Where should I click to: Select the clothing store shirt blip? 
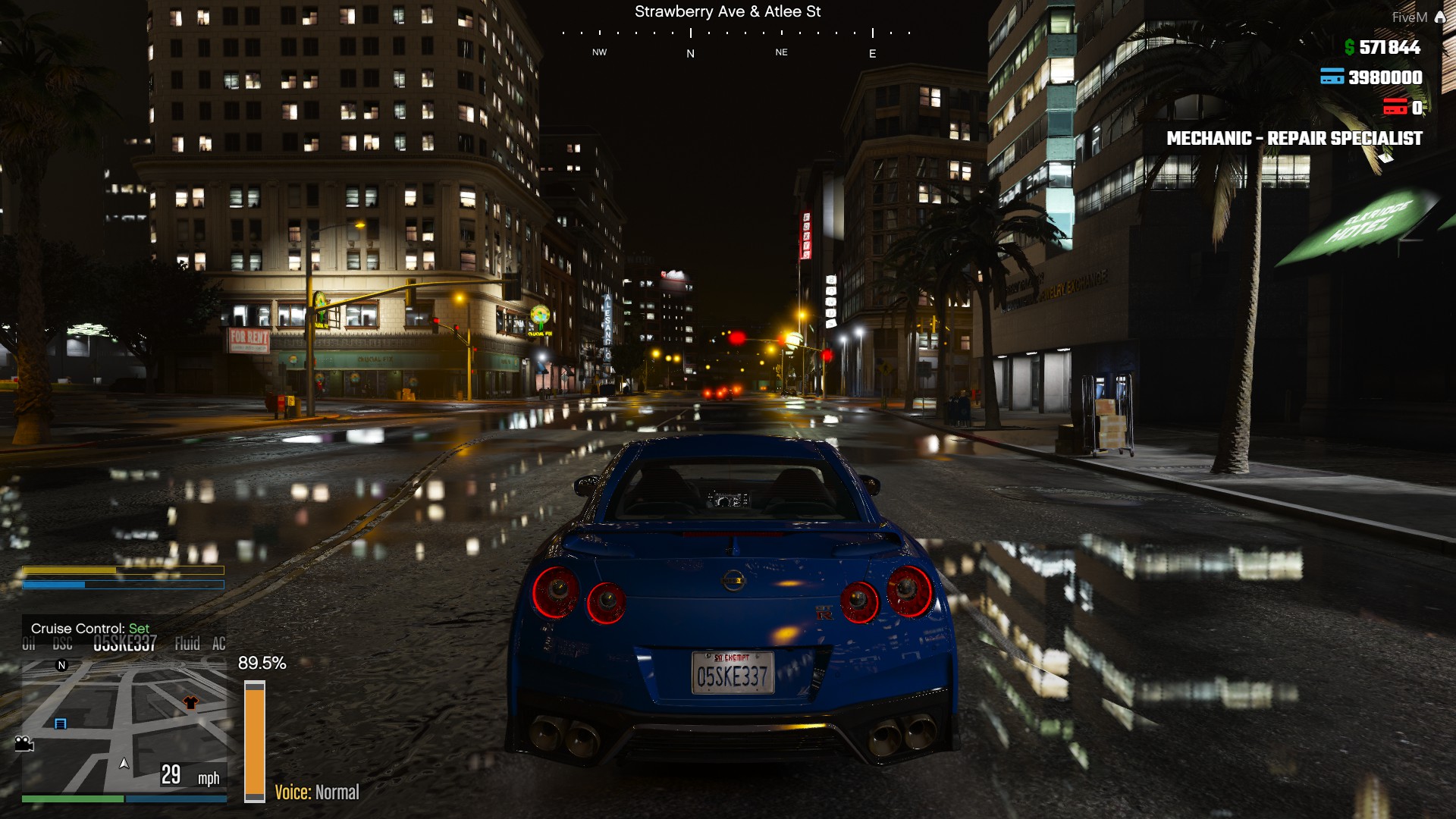pos(190,703)
